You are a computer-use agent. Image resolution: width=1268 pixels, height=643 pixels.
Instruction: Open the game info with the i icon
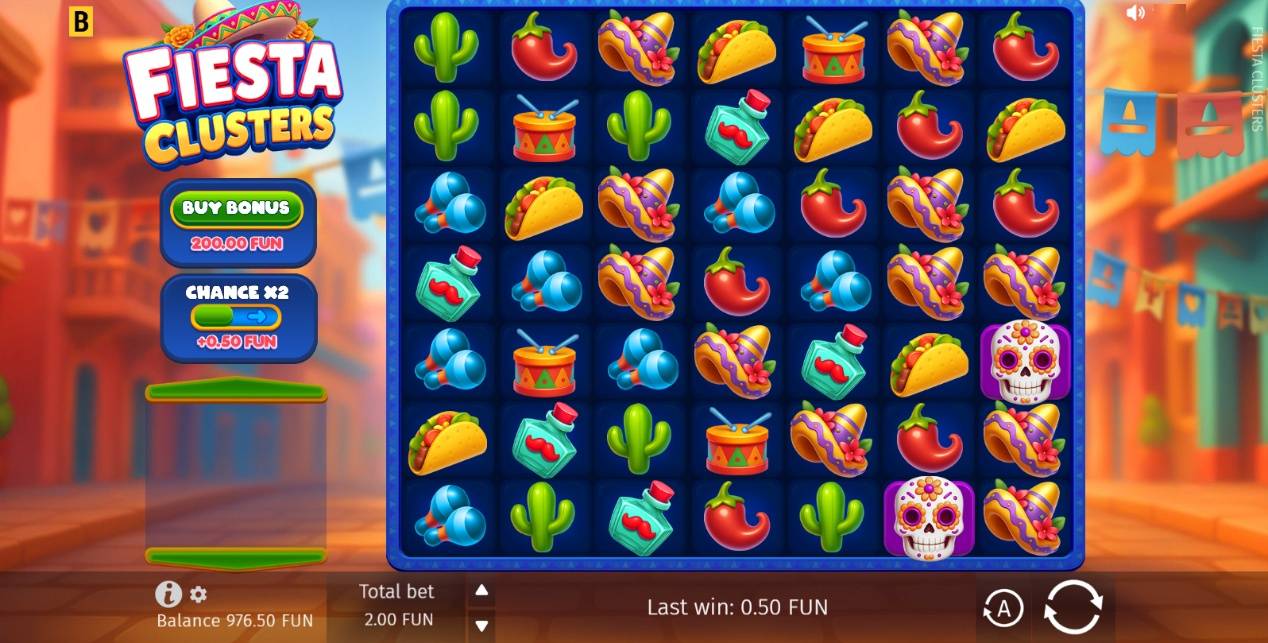pos(168,594)
